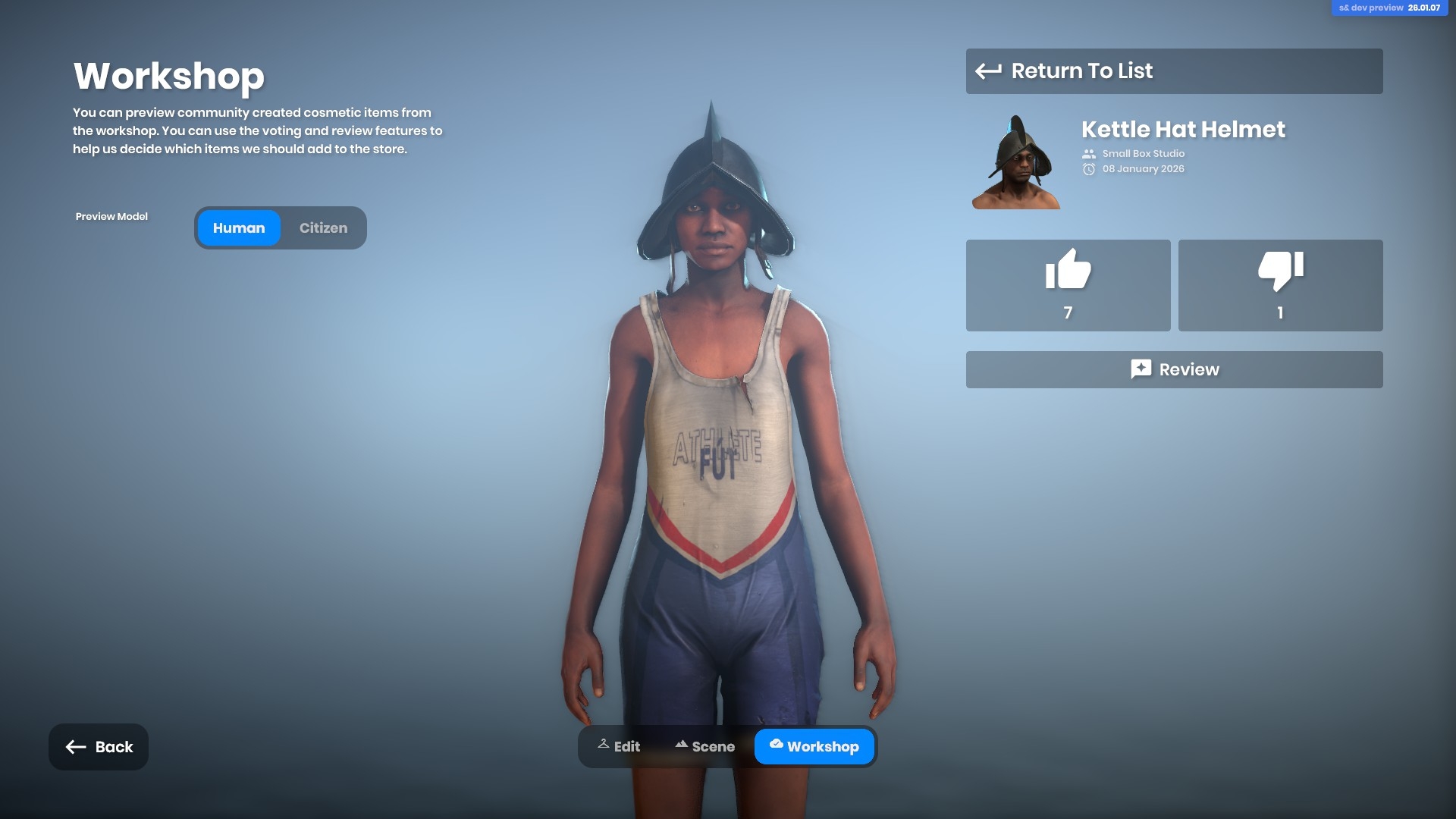1456x819 pixels.
Task: Click the Small Box Studio creator name
Action: [1143, 154]
